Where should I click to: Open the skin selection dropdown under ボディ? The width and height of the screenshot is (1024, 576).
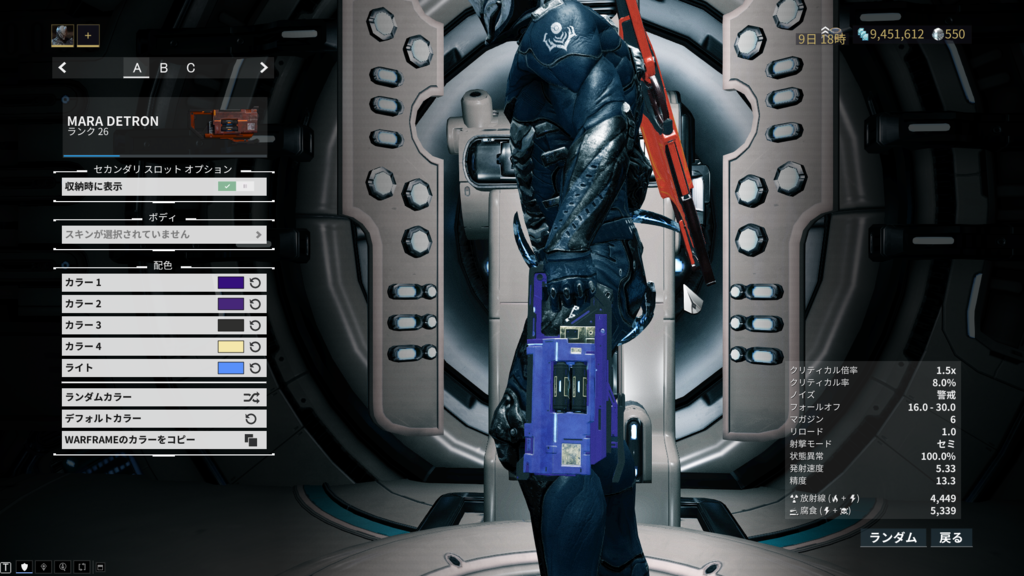(164, 235)
